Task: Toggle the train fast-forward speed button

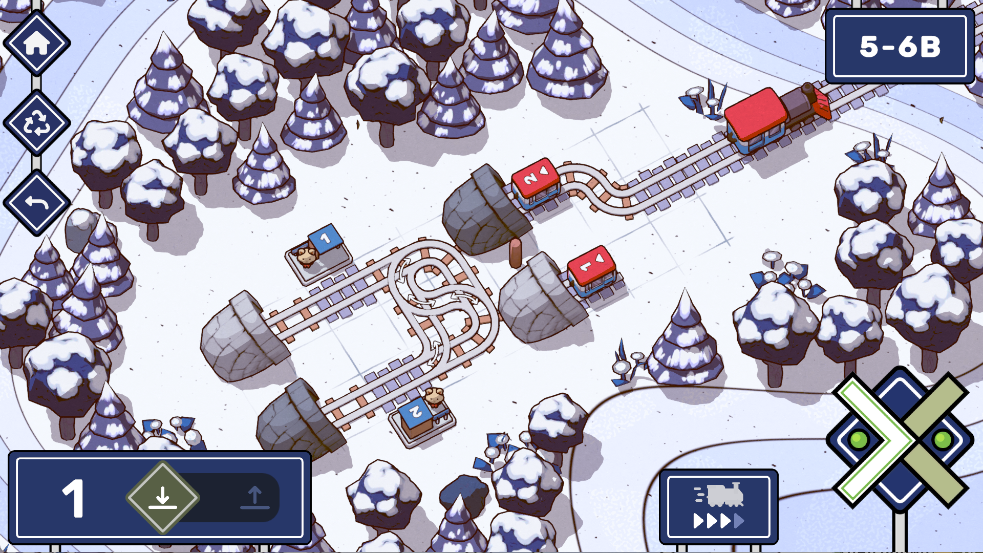Action: click(718, 507)
